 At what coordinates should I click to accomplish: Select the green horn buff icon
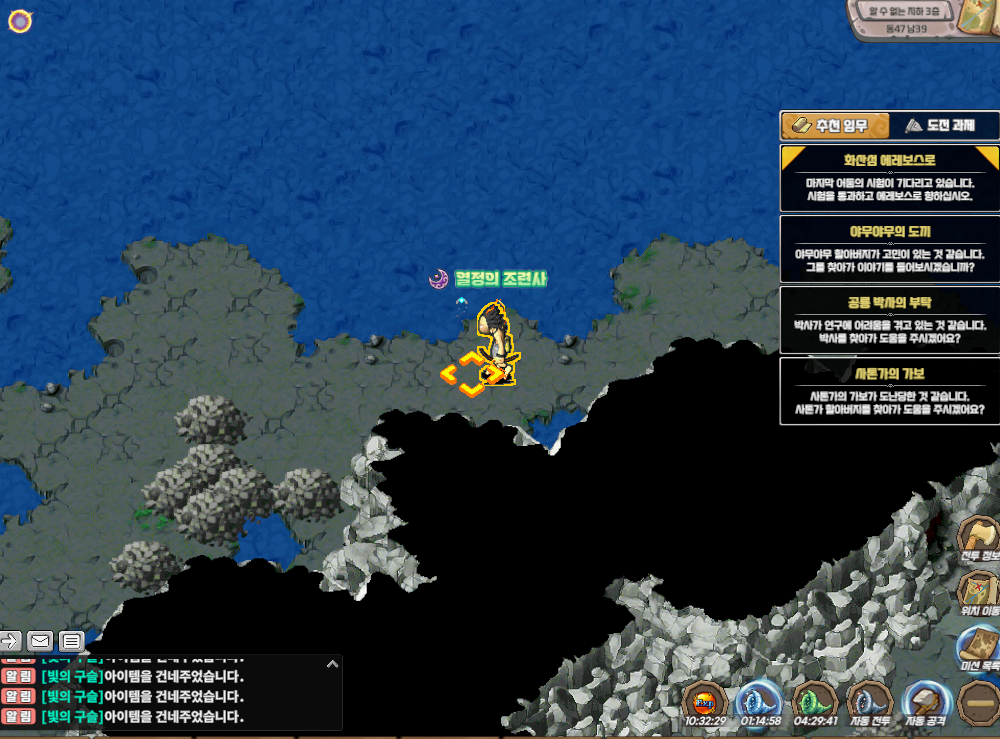[813, 701]
